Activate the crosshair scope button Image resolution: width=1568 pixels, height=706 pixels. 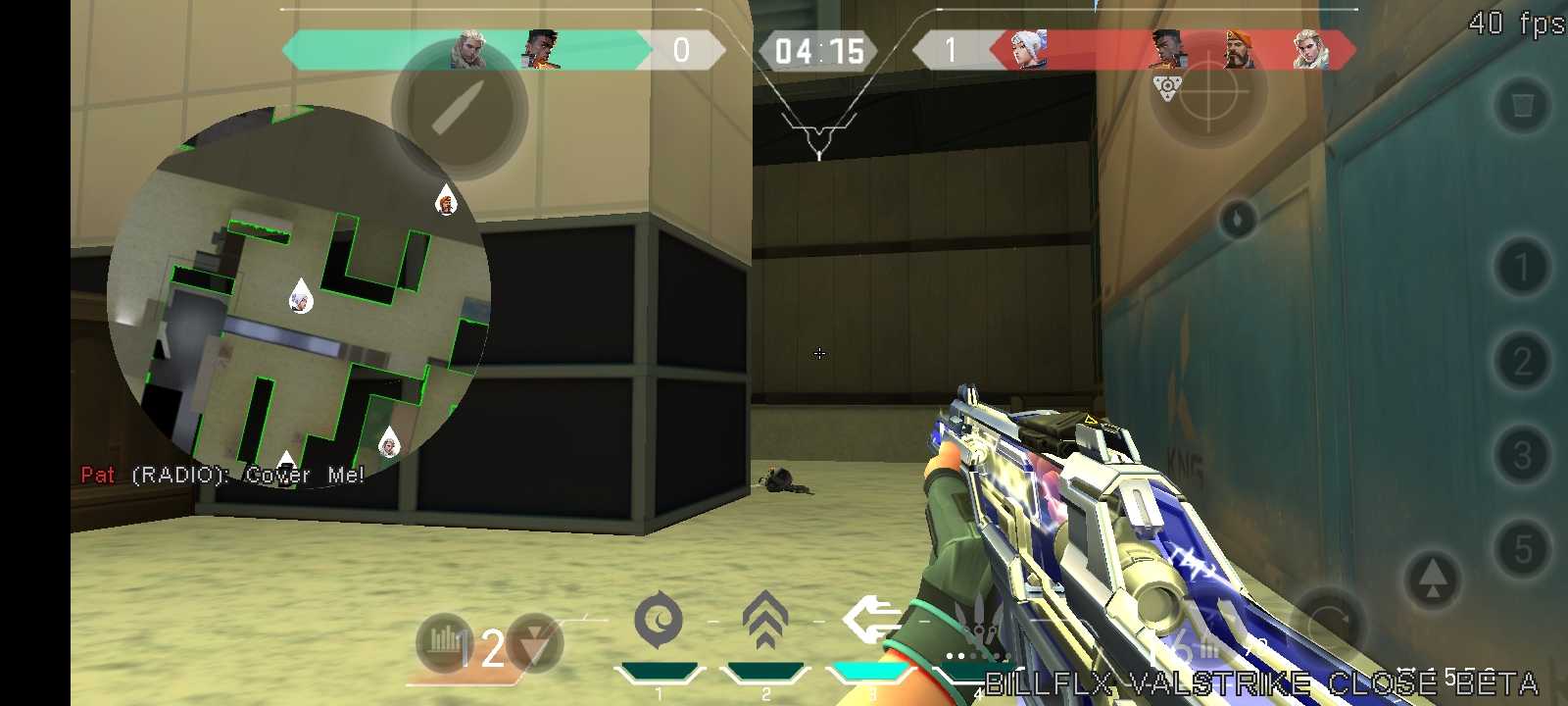(1208, 91)
